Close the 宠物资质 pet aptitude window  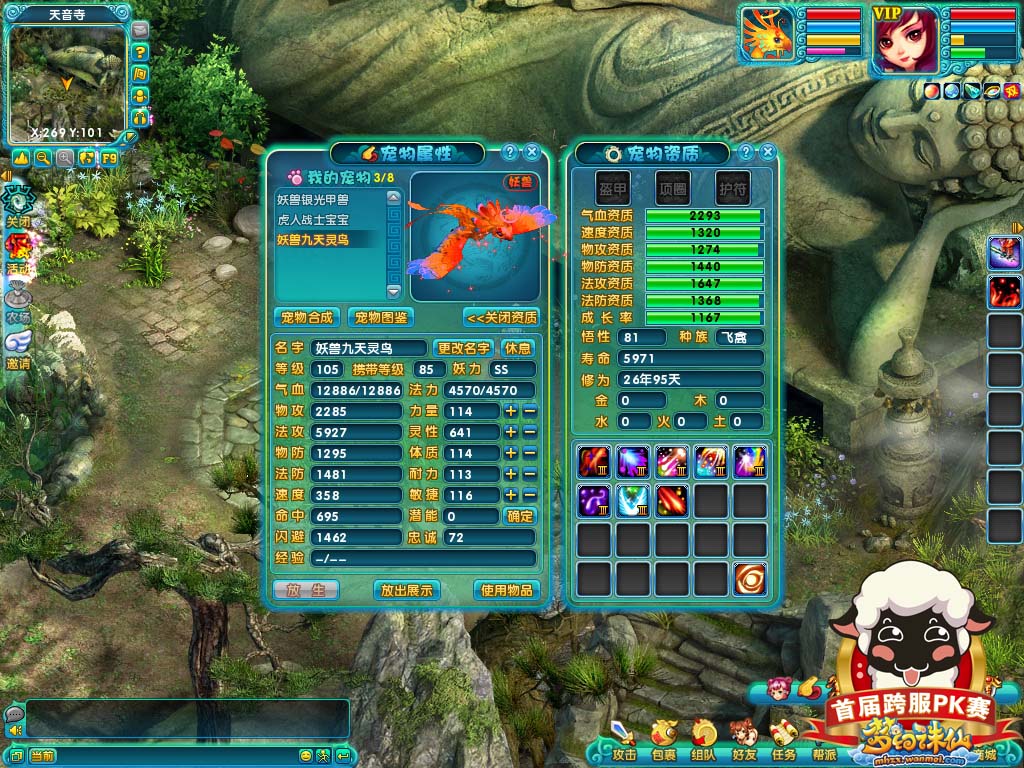point(768,152)
